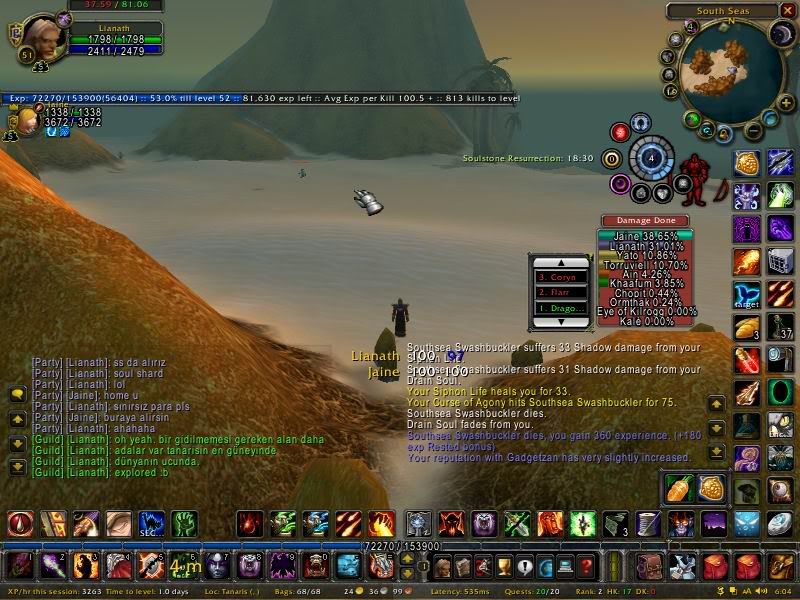Click the central soul shard counter sphere
The width and height of the screenshot is (800, 600).
pos(651,157)
